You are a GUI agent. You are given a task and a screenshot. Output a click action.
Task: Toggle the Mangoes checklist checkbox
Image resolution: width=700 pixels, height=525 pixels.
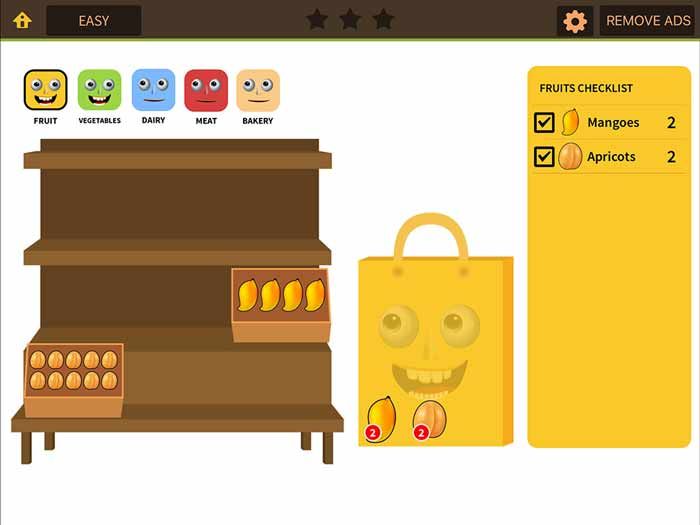(545, 123)
